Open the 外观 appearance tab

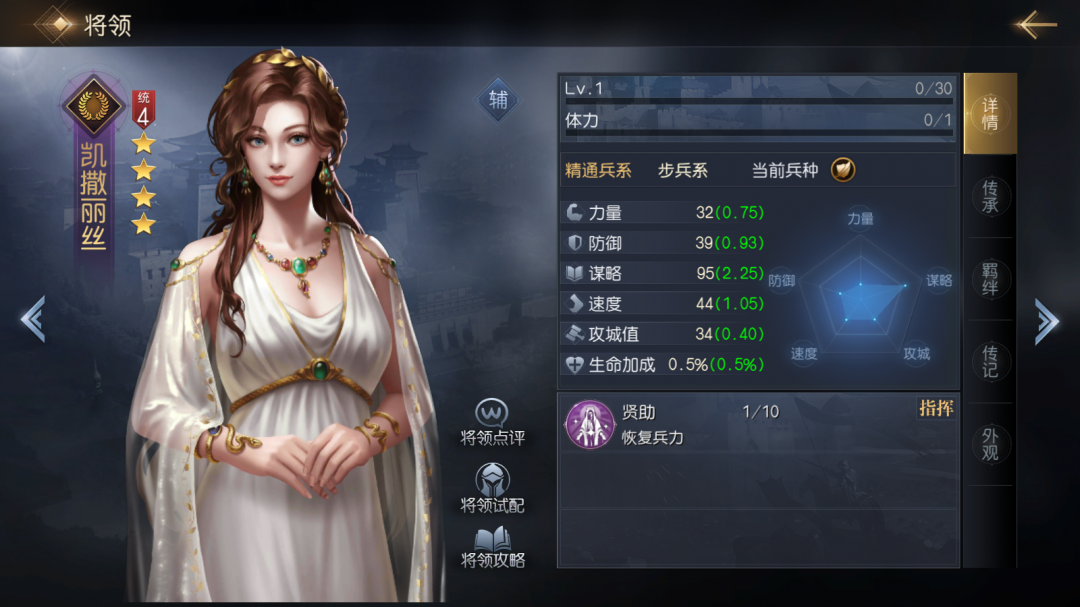[x=990, y=445]
